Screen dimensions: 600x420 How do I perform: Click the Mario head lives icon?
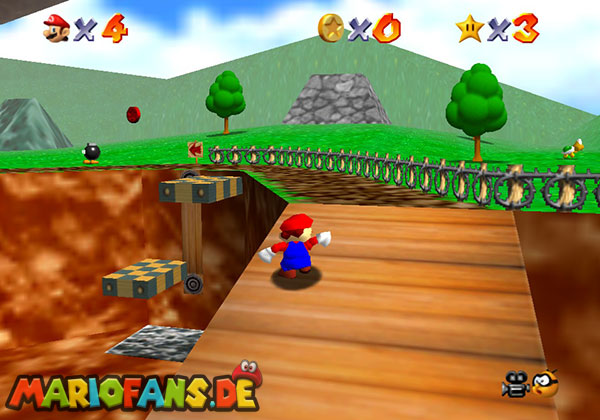tap(55, 28)
